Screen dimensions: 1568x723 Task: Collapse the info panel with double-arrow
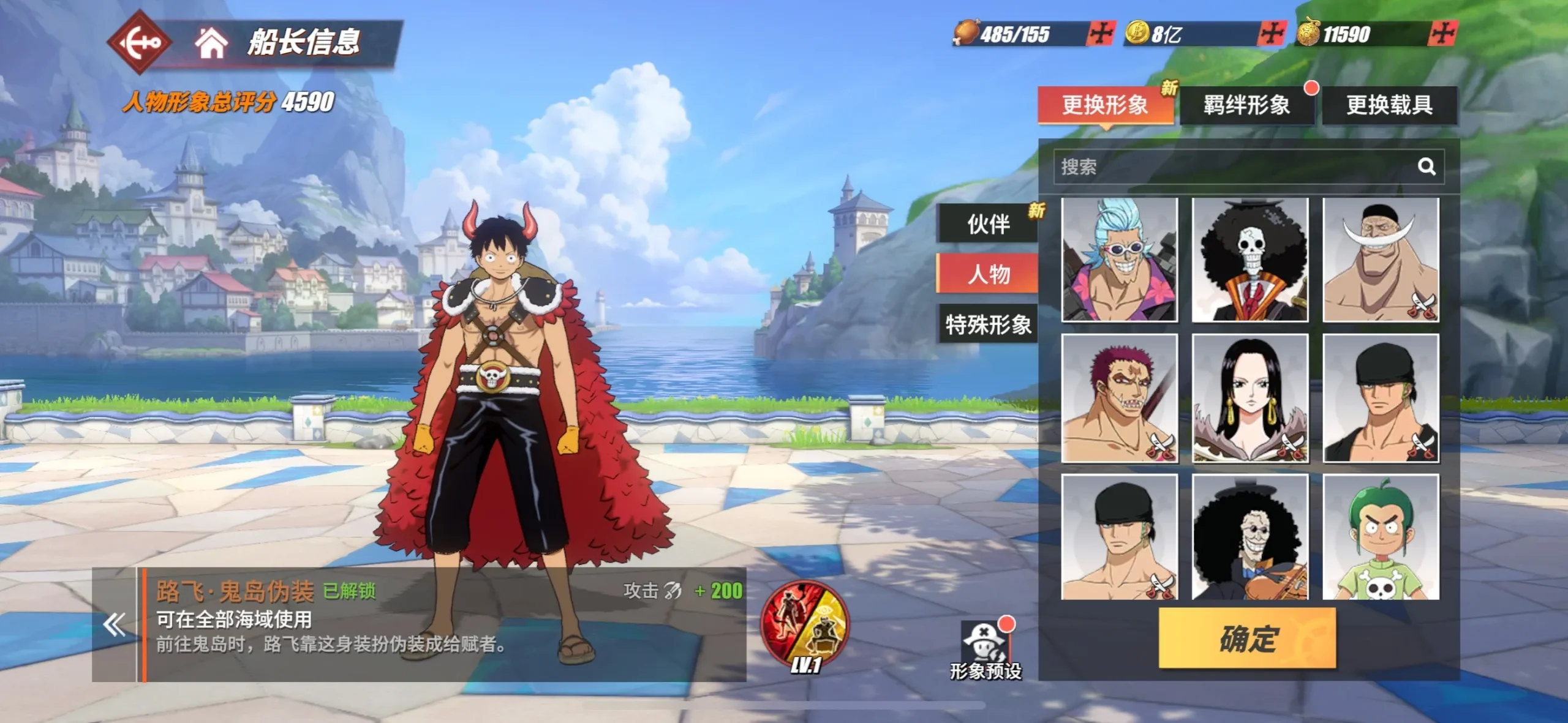click(x=115, y=624)
